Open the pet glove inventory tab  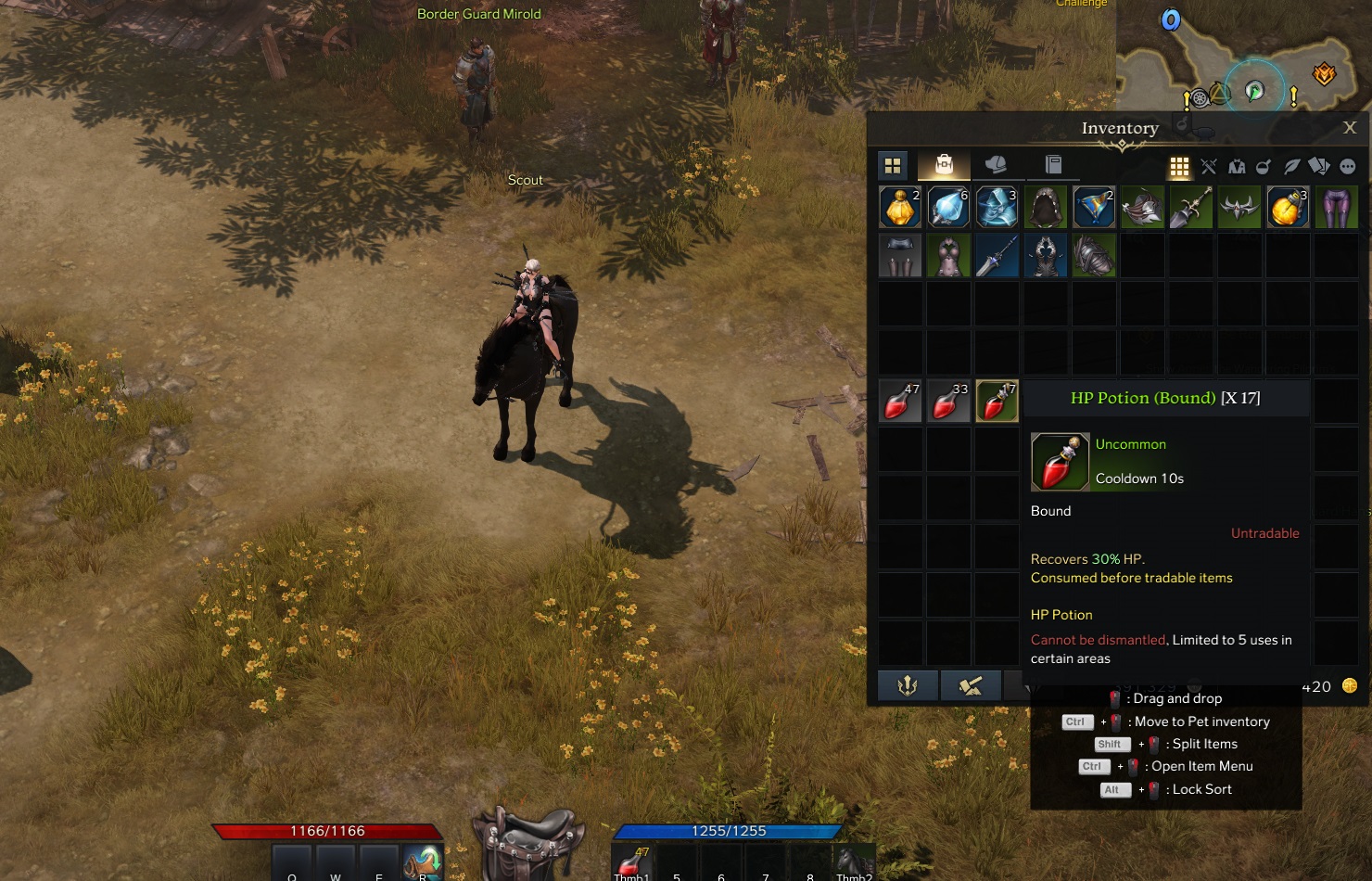[996, 165]
